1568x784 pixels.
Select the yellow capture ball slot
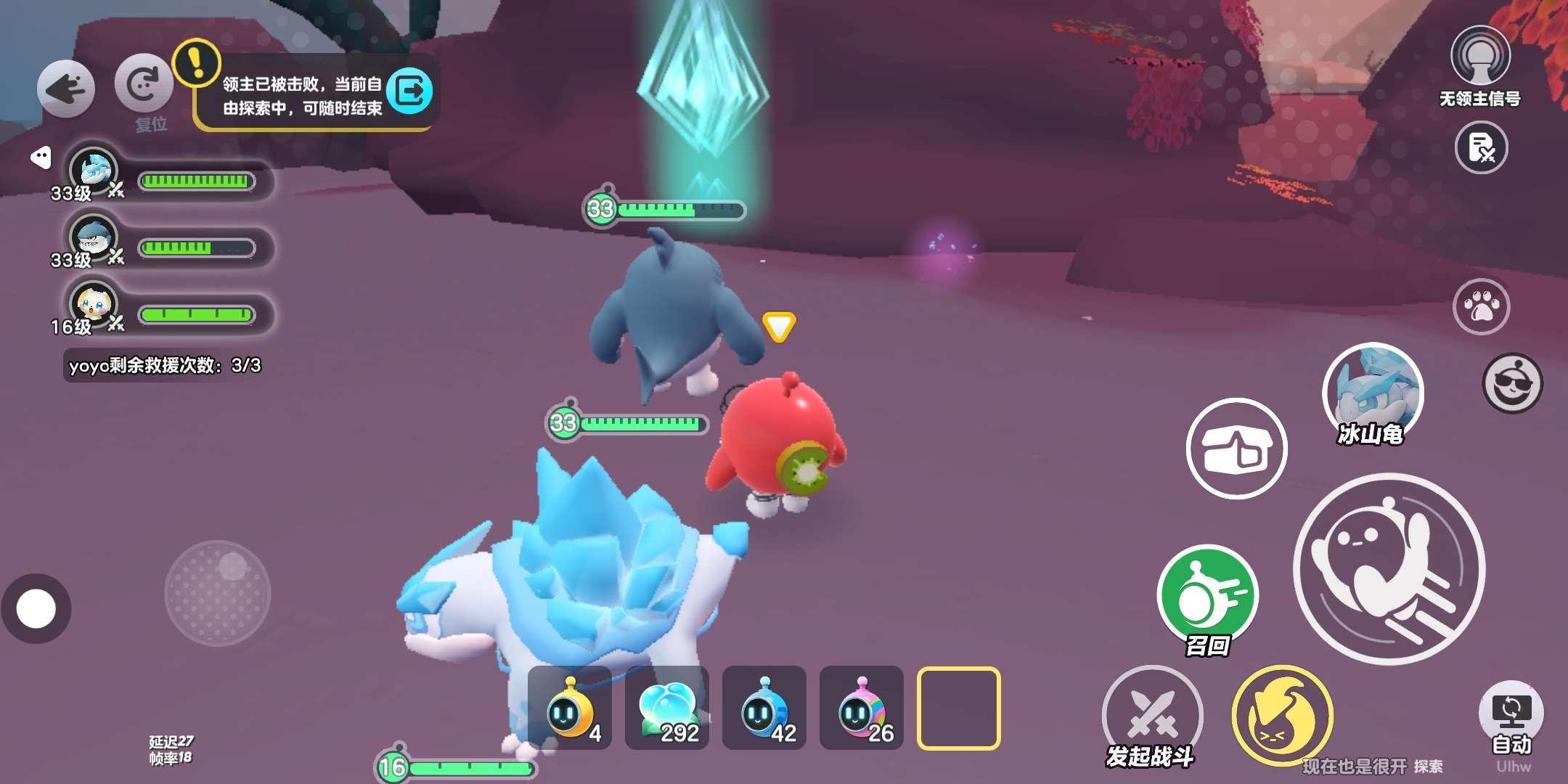tap(569, 708)
